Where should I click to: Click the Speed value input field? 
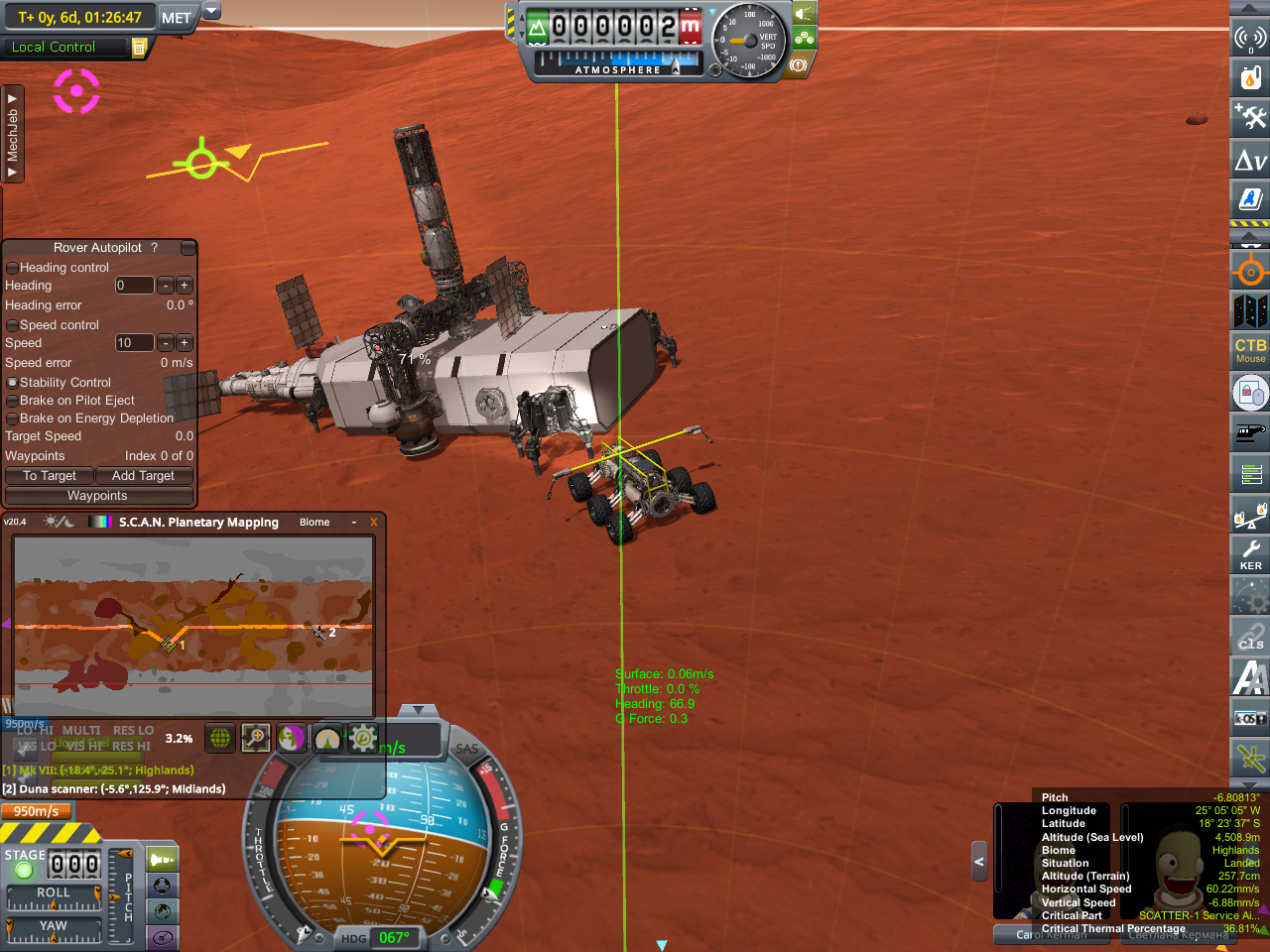click(x=134, y=343)
